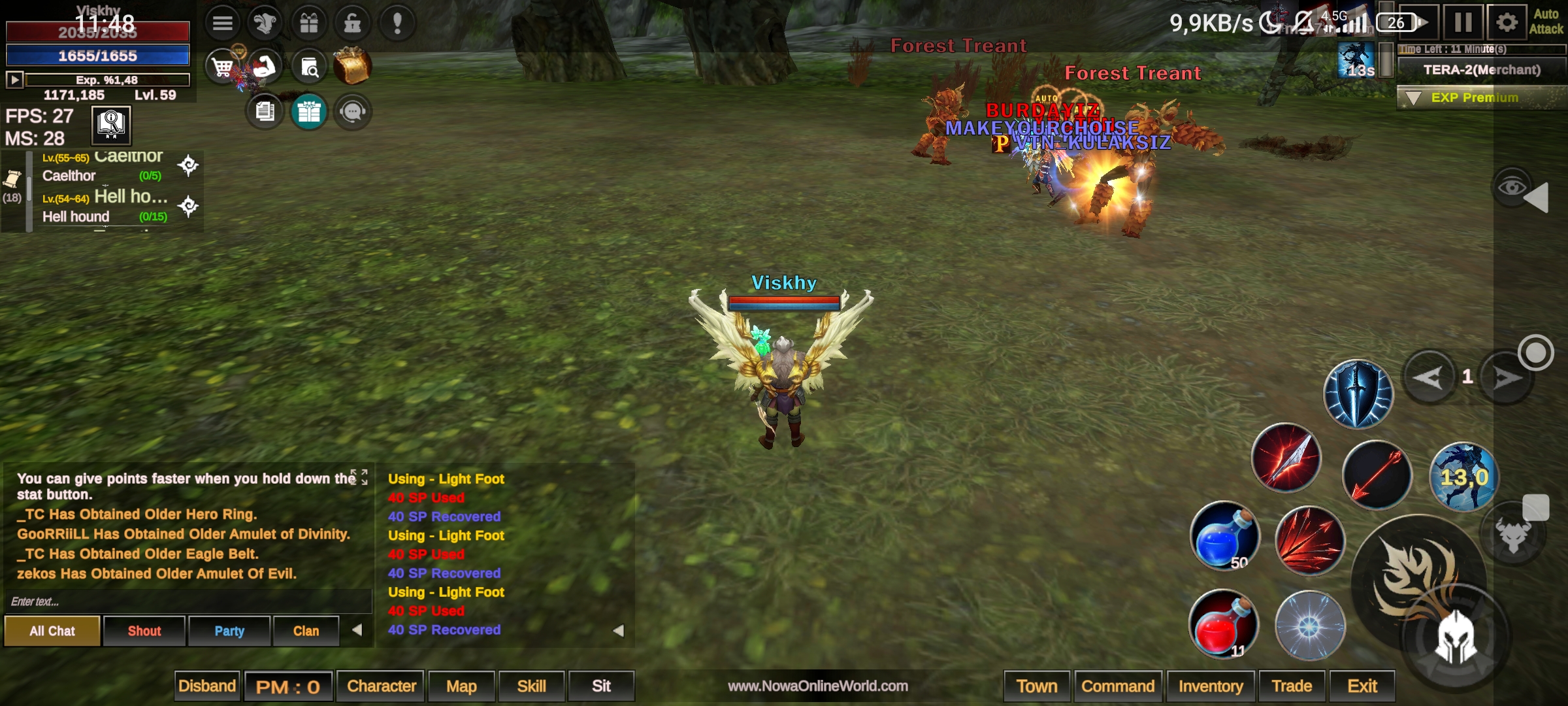Viewport: 1568px width, 706px height.
Task: Start a Trade
Action: [x=1292, y=686]
